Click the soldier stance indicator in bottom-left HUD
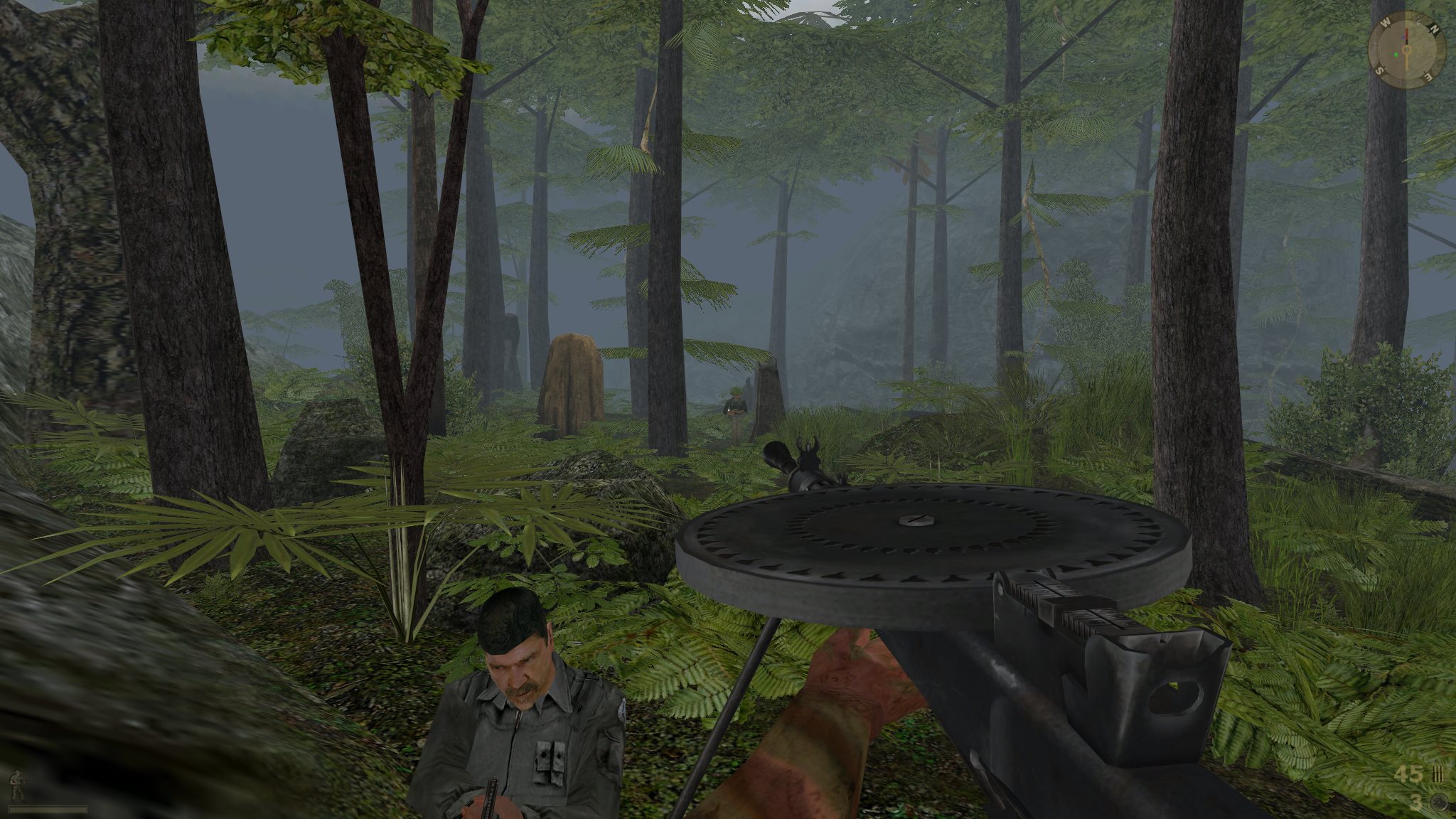 [18, 786]
